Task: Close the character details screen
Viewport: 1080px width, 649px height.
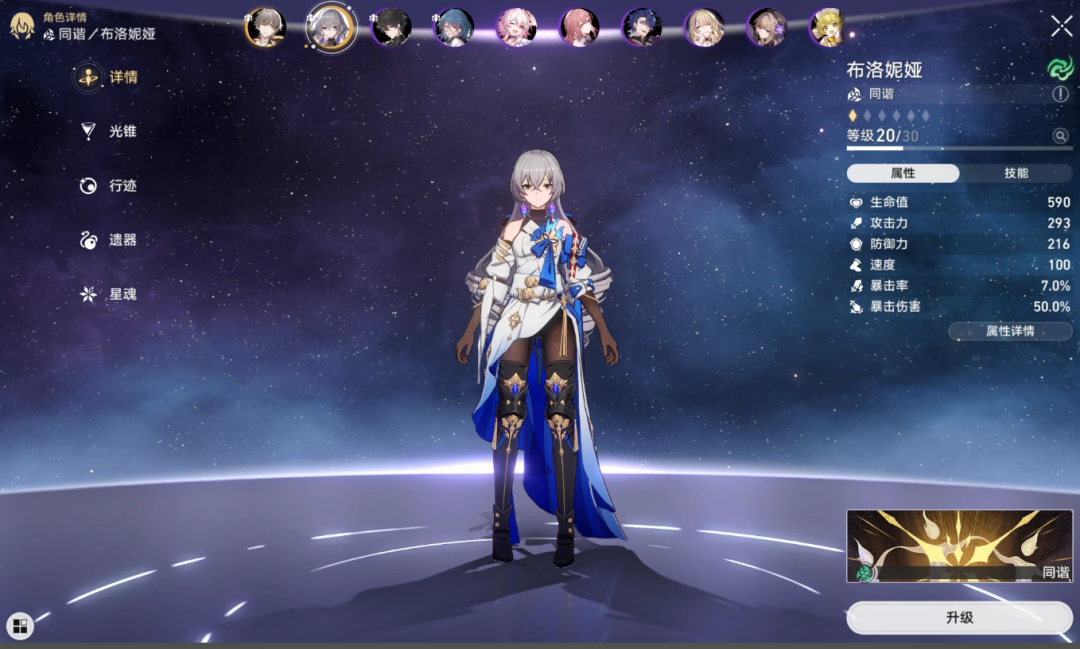Action: click(1061, 26)
